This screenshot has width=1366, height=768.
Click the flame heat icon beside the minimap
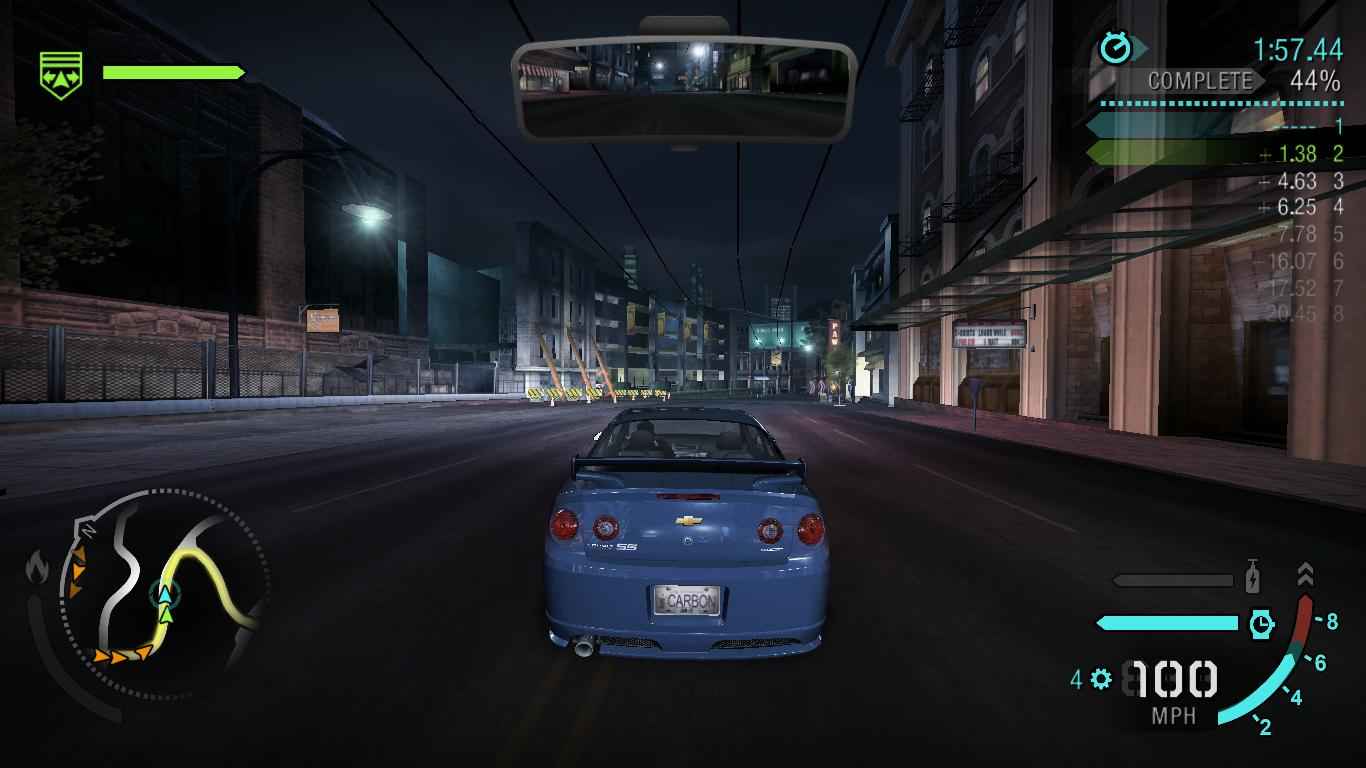pyautogui.click(x=38, y=568)
